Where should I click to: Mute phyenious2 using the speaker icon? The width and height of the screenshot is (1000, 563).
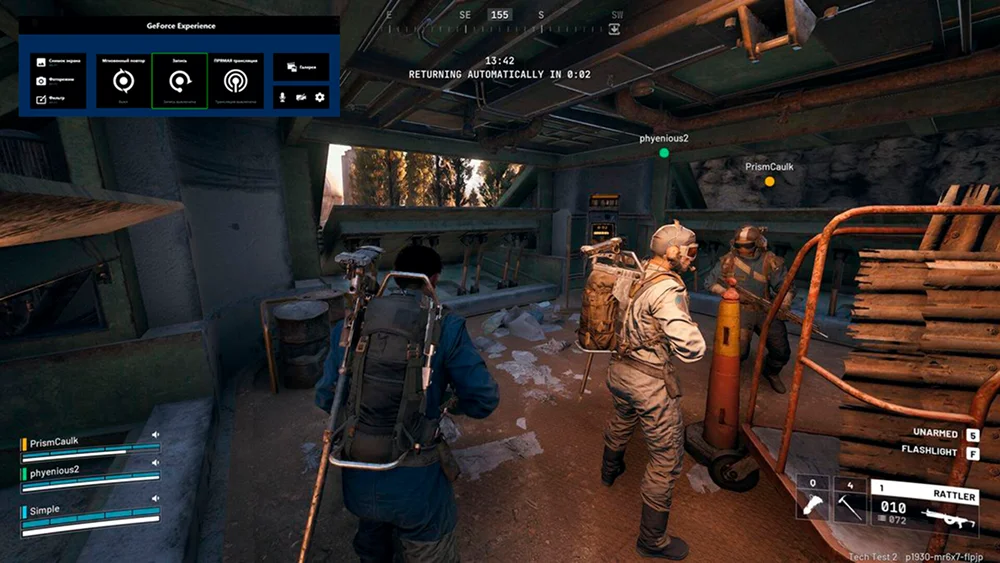point(156,463)
